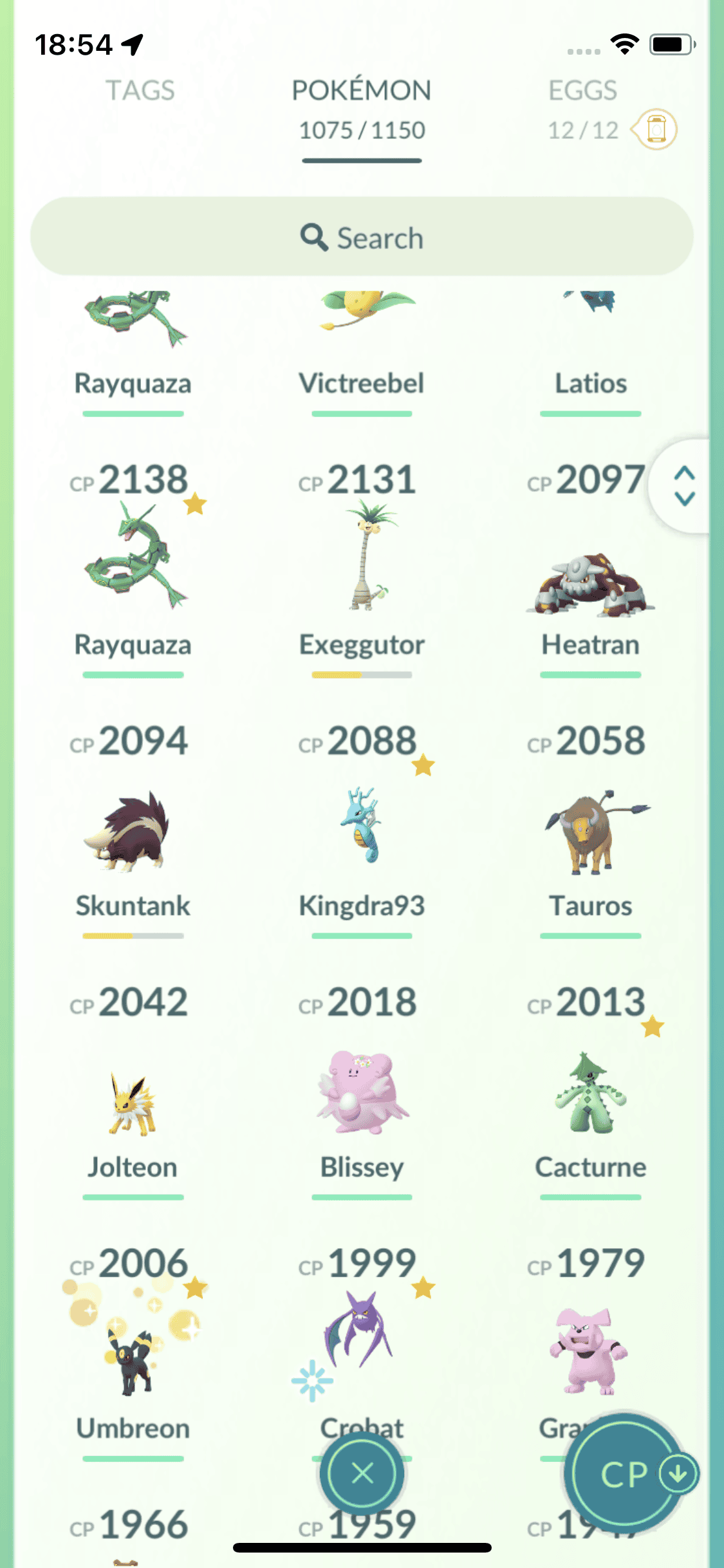Screen dimensions: 724x1568
Task: Choose Jolteon with CP 2042
Action: [x=133, y=1101]
